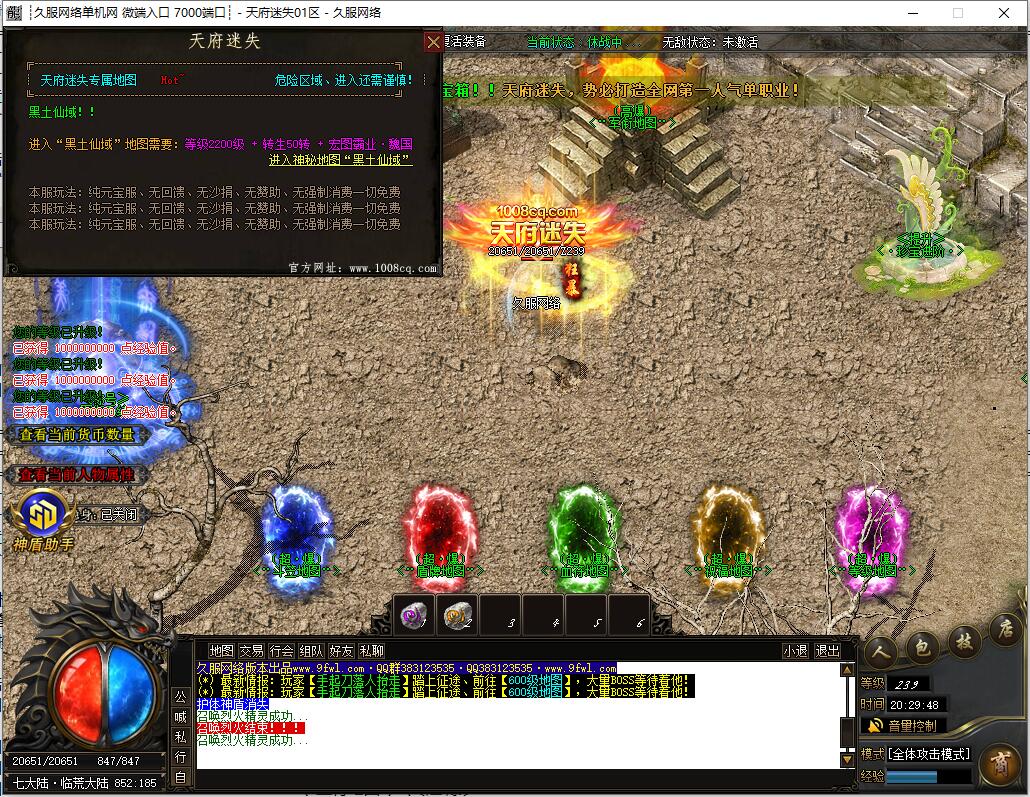Open 查看当前货币数量 currency button
The height and width of the screenshot is (797, 1030).
click(x=78, y=435)
